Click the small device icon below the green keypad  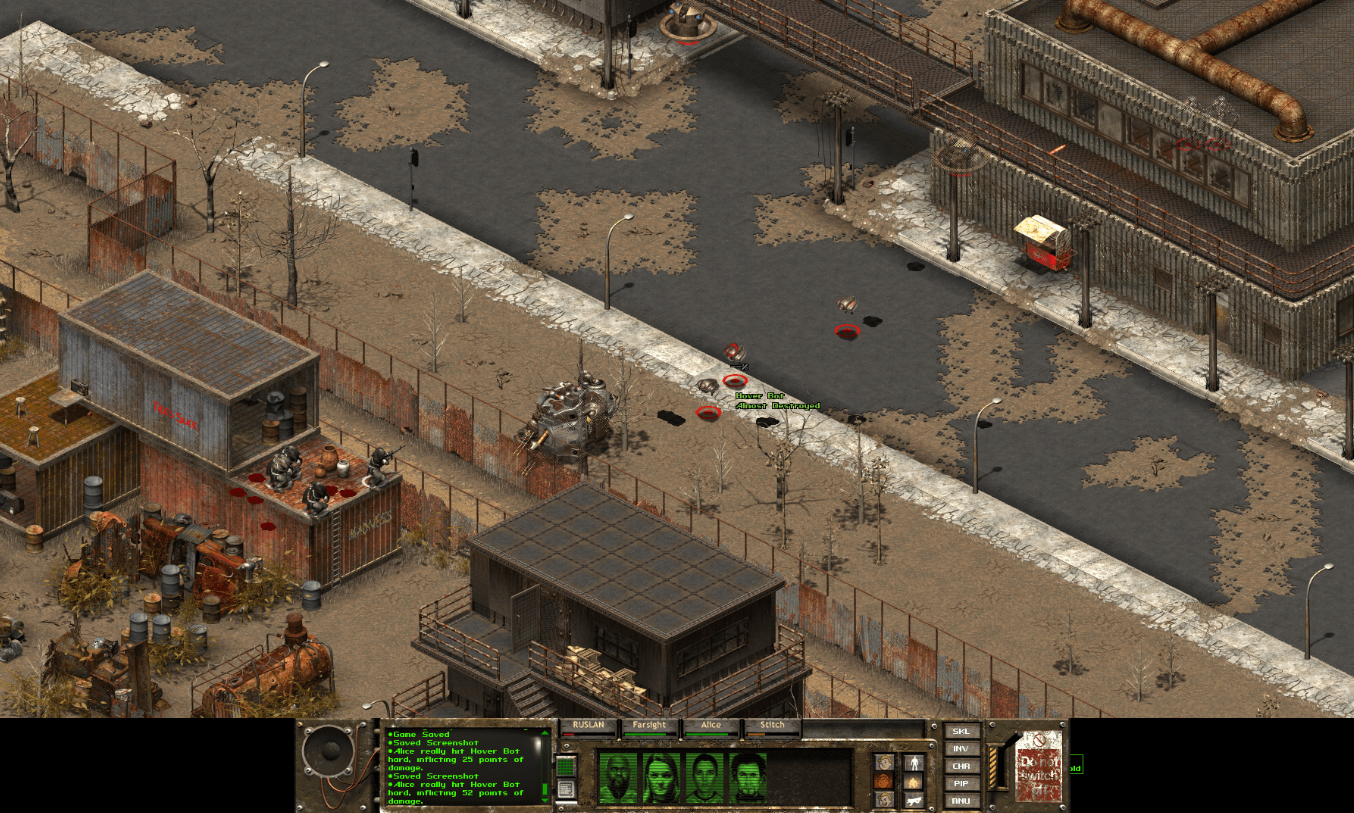click(x=566, y=787)
